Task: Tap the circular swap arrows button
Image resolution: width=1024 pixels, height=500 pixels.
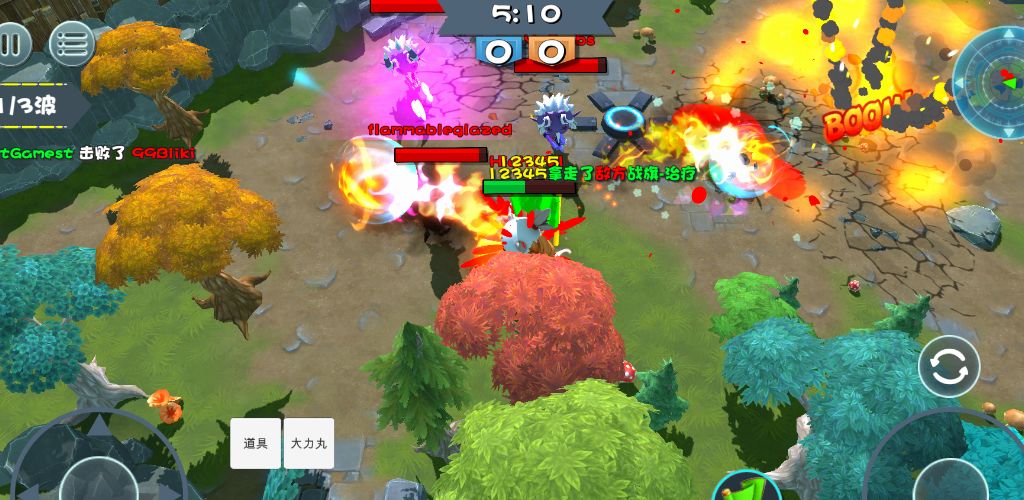Action: pyautogui.click(x=948, y=367)
